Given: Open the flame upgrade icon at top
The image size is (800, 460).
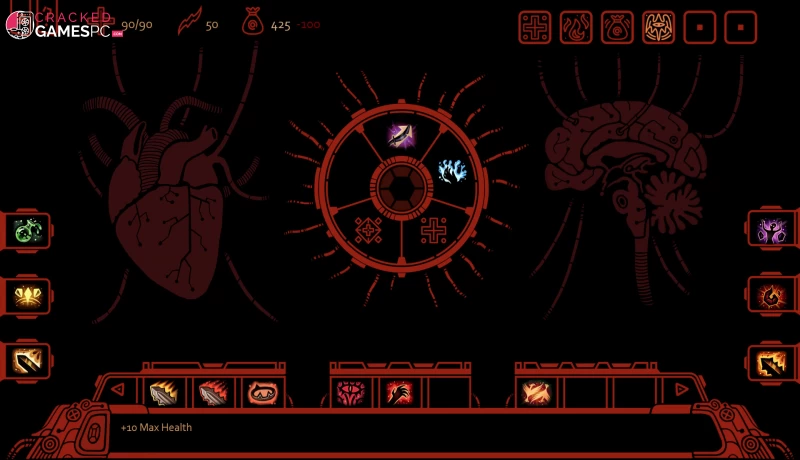Looking at the screenshot, I should [576, 27].
